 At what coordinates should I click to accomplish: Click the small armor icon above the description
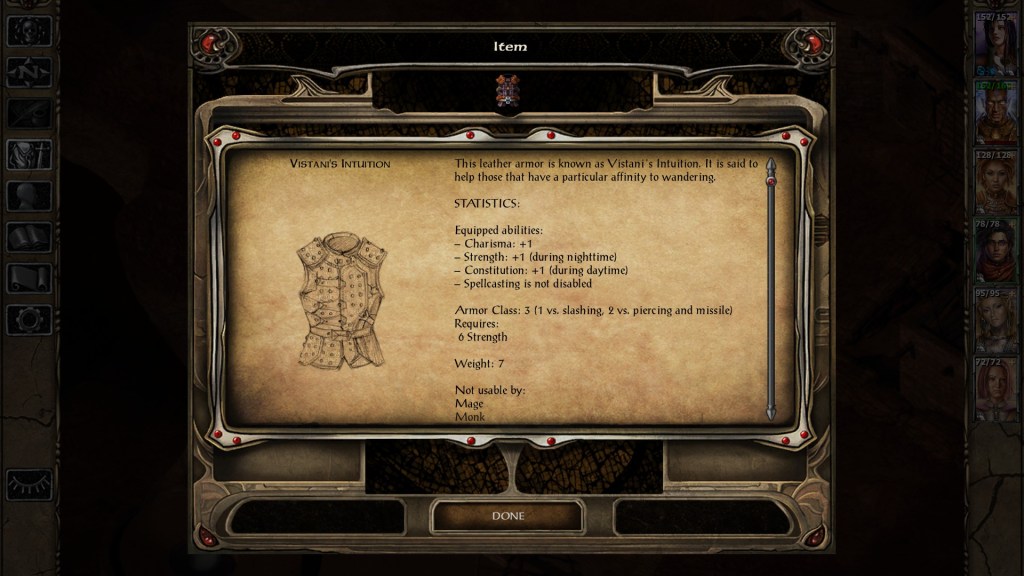506,90
